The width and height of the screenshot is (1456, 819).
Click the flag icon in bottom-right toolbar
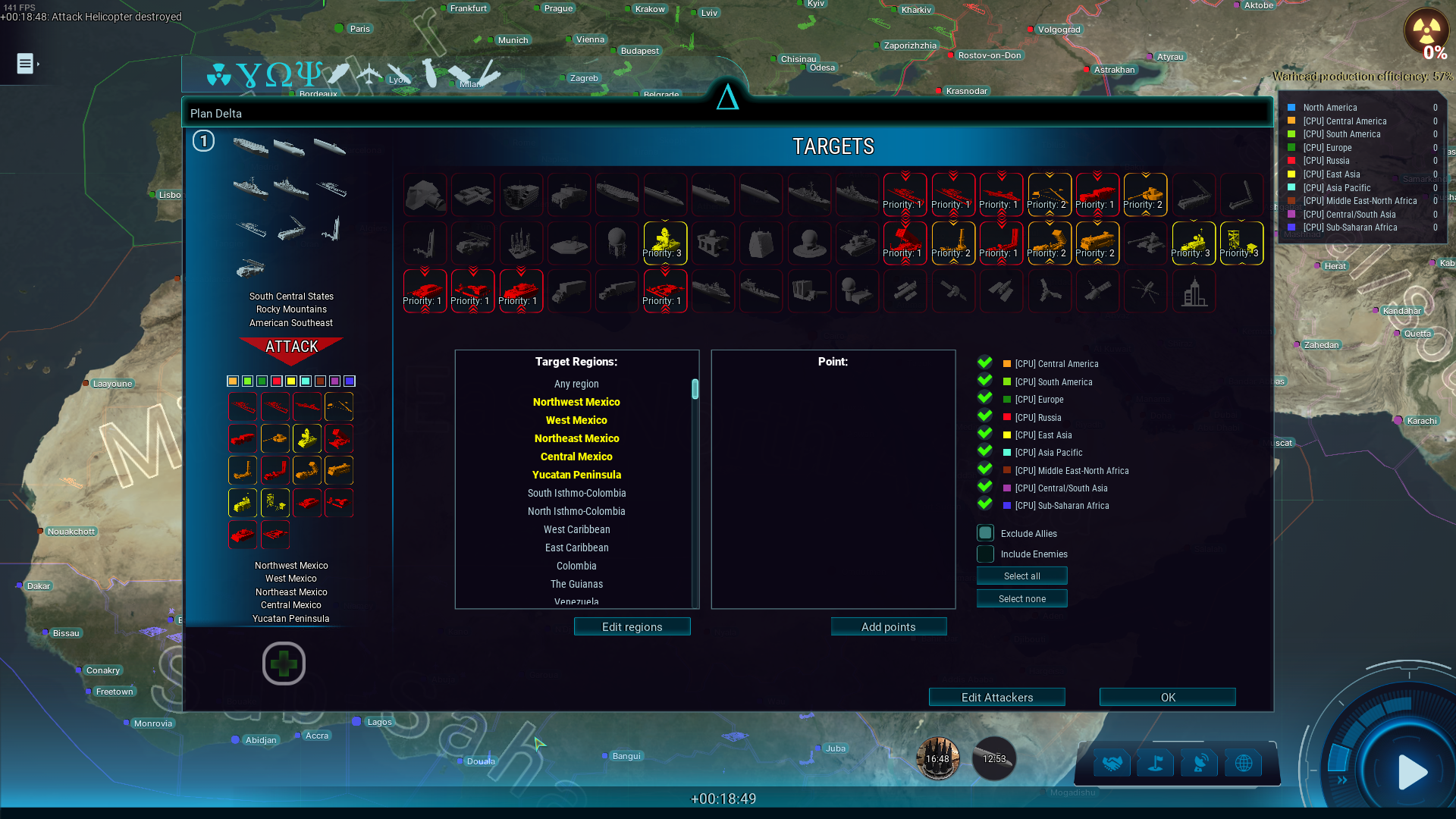point(1156,762)
